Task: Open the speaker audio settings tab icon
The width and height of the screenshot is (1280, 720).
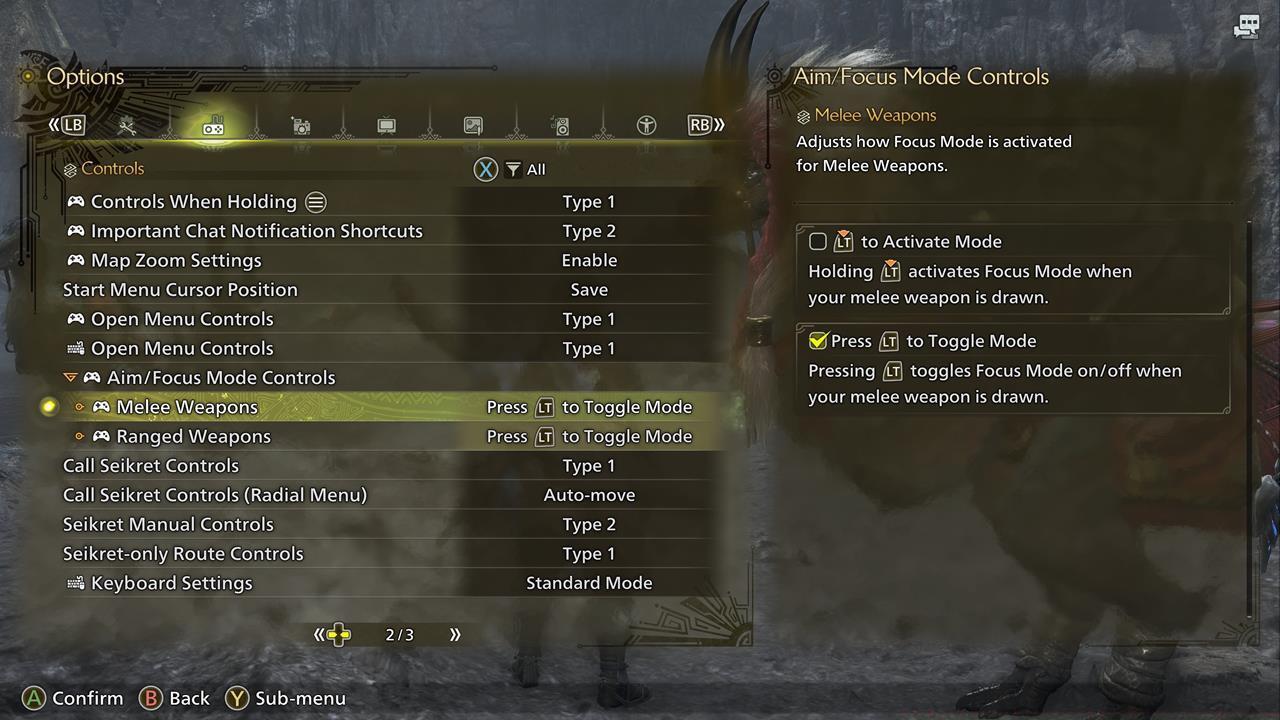Action: (x=560, y=125)
